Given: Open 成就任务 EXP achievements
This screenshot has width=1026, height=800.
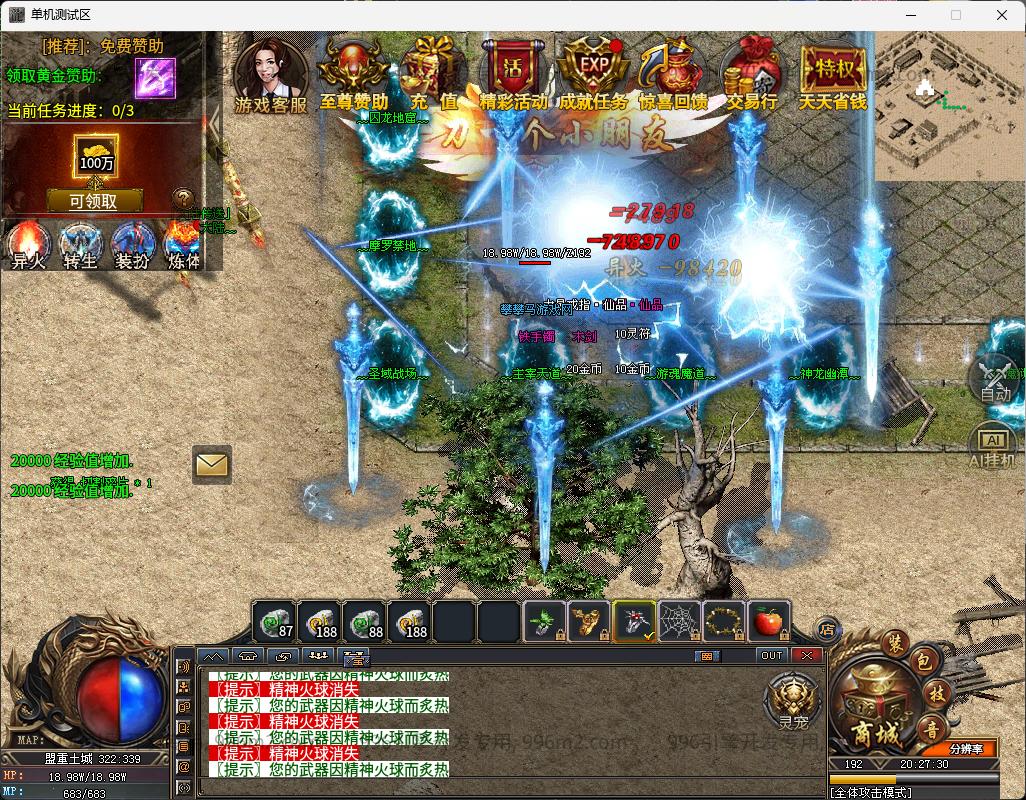Looking at the screenshot, I should (593, 70).
